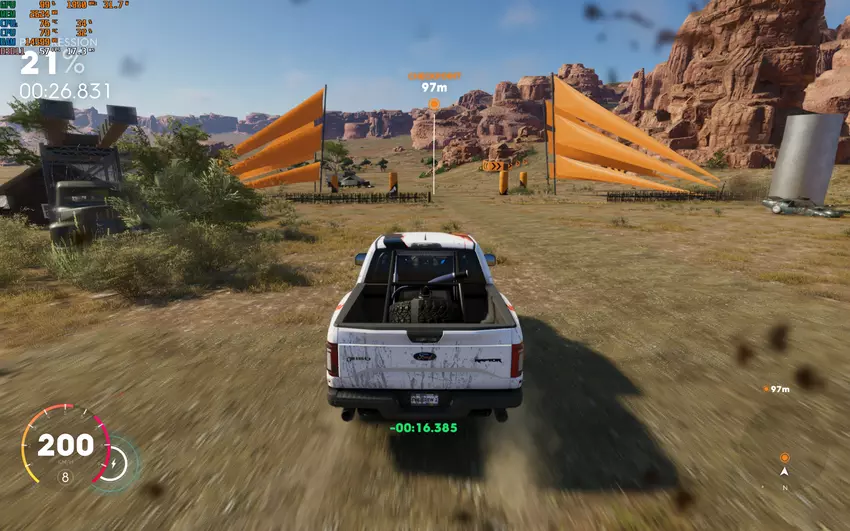The height and width of the screenshot is (531, 850).
Task: Click the floating orange checkpoint waypoint above the gate
Action: click(x=434, y=103)
